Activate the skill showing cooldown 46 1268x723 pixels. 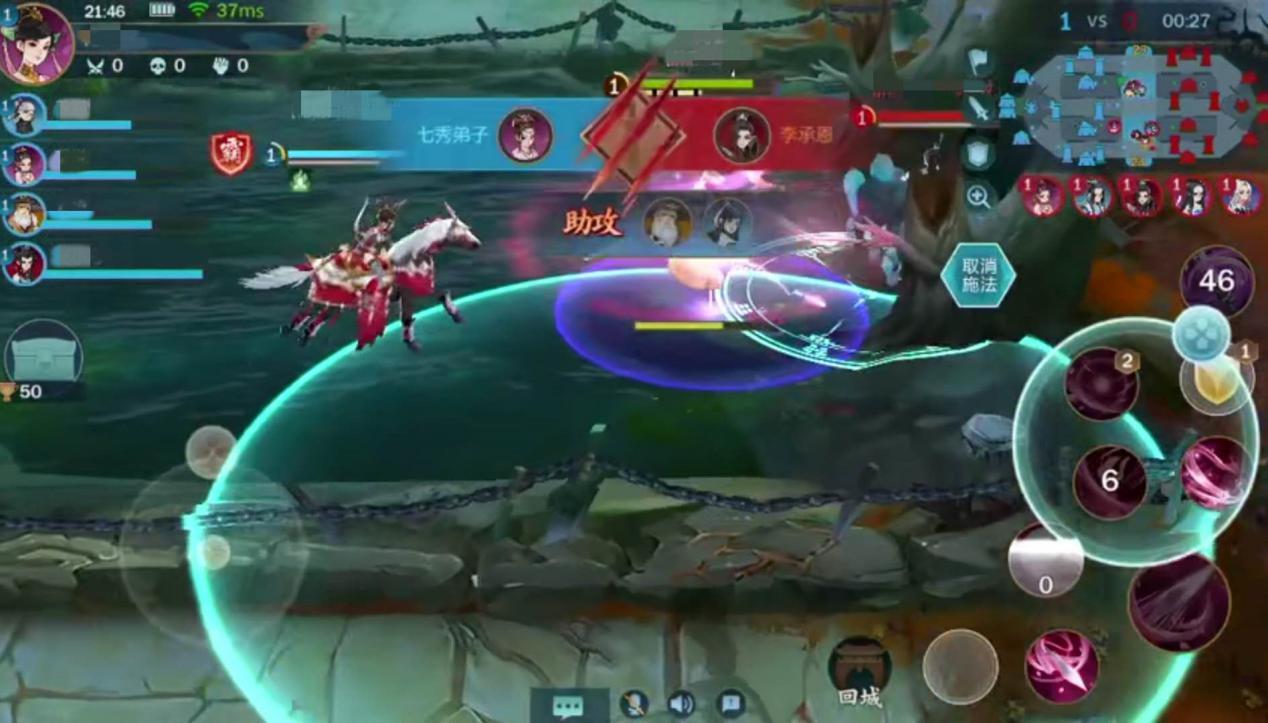tap(1216, 281)
